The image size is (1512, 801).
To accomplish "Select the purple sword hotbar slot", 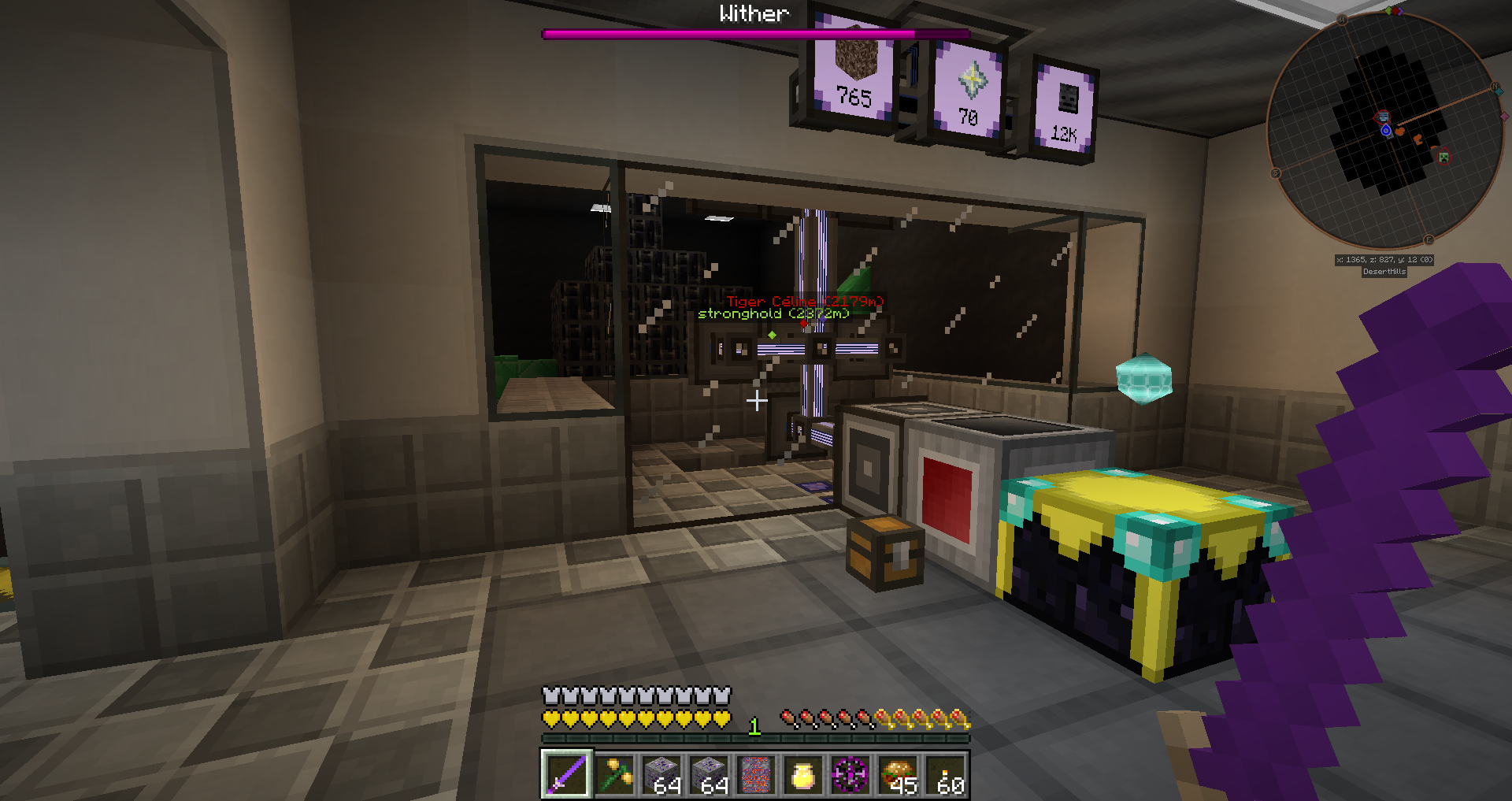I will coord(566,774).
